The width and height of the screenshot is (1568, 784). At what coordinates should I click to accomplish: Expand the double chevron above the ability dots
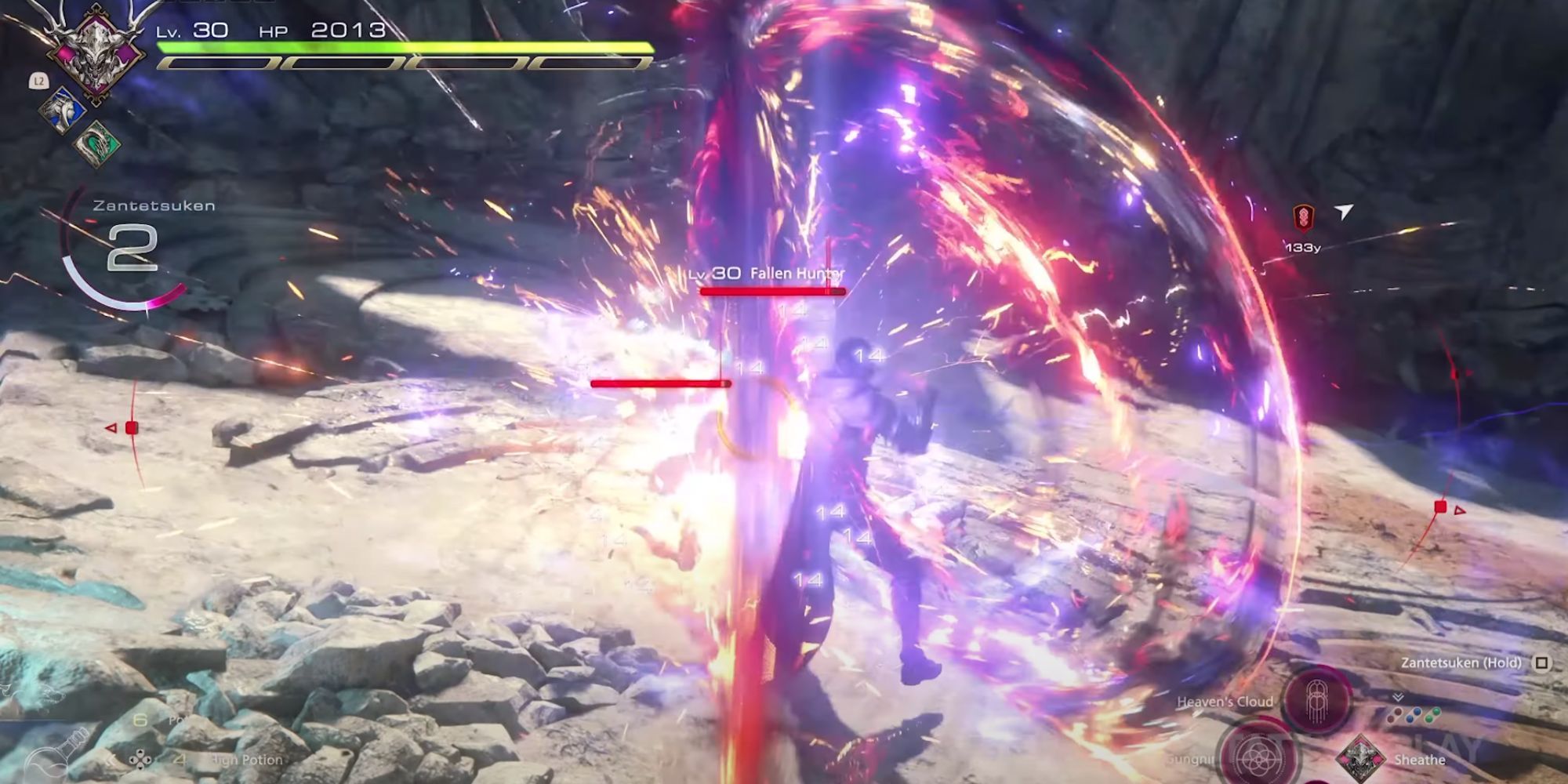1398,696
